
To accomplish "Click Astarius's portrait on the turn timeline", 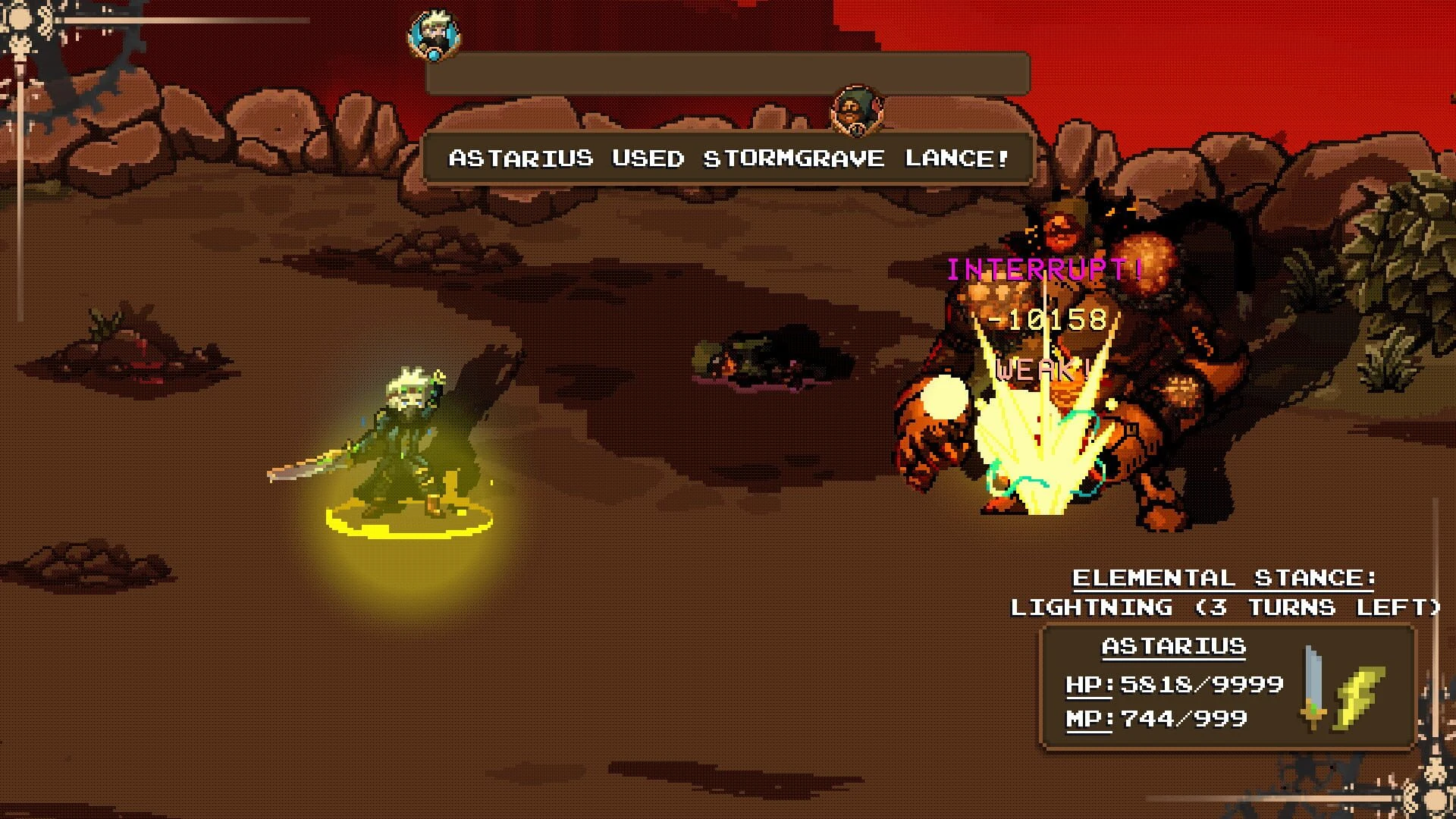I will click(x=434, y=35).
